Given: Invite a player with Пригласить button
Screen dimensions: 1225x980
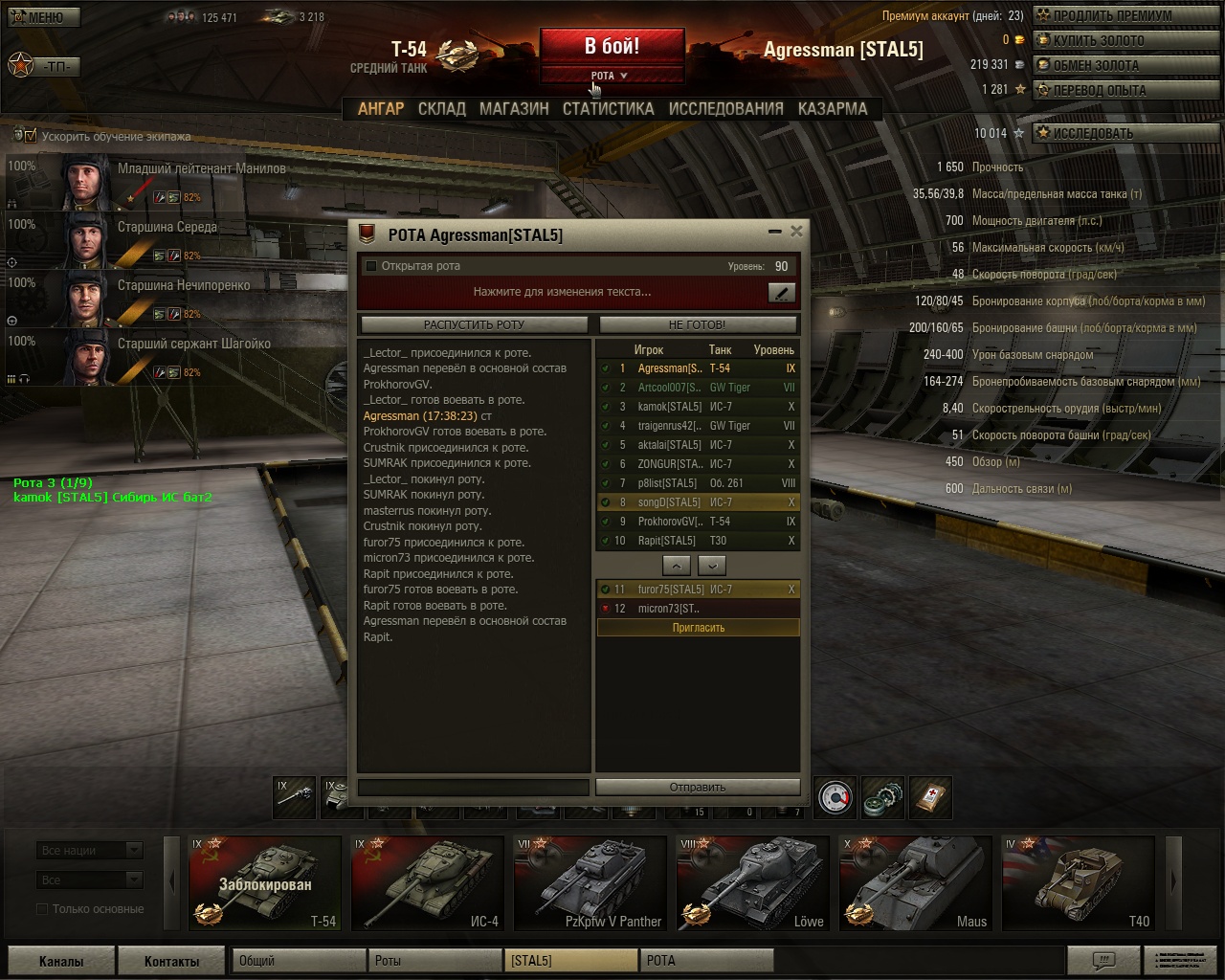Looking at the screenshot, I should click(x=698, y=628).
